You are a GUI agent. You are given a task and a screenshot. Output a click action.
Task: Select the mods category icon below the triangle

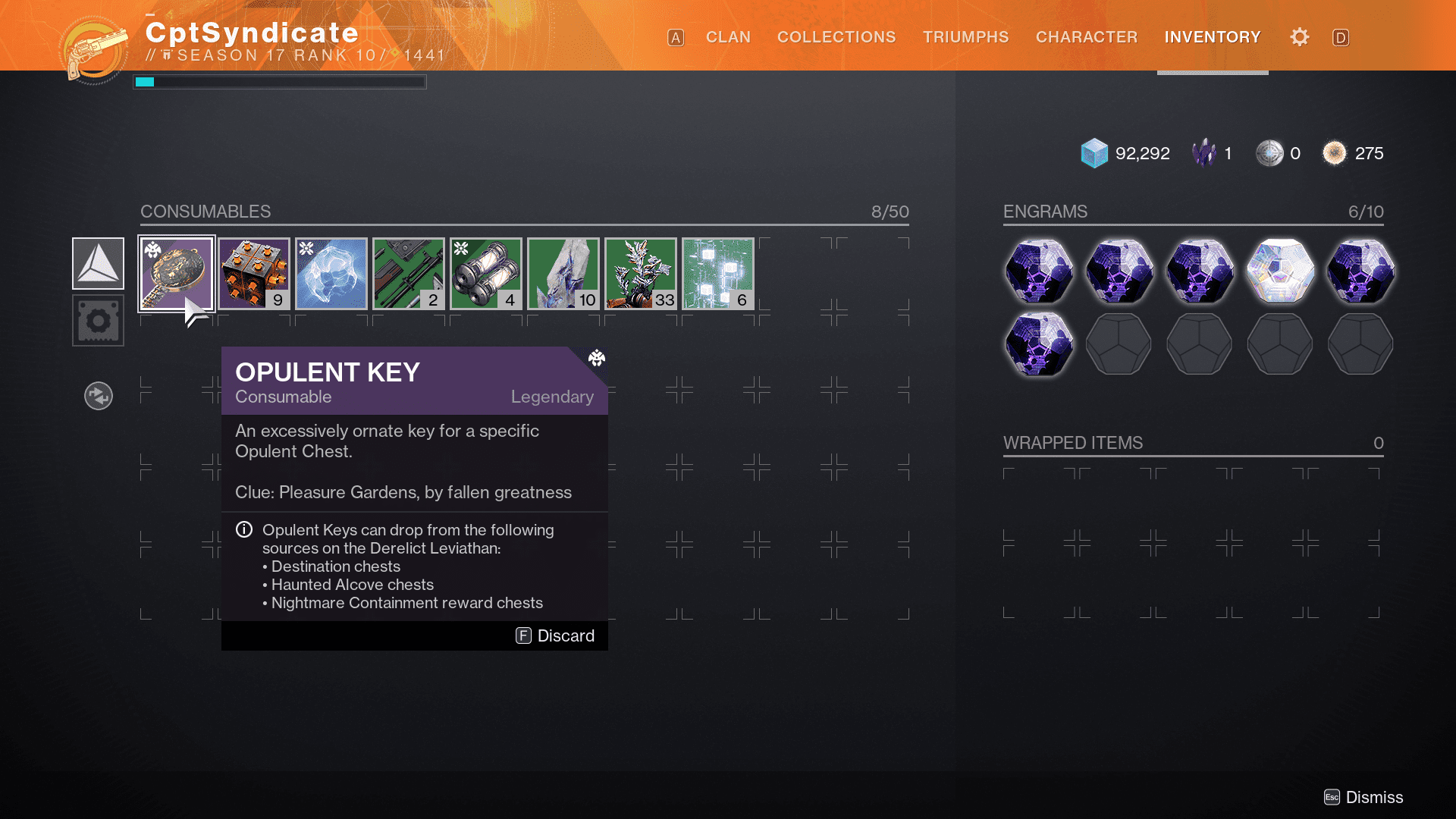click(x=97, y=320)
